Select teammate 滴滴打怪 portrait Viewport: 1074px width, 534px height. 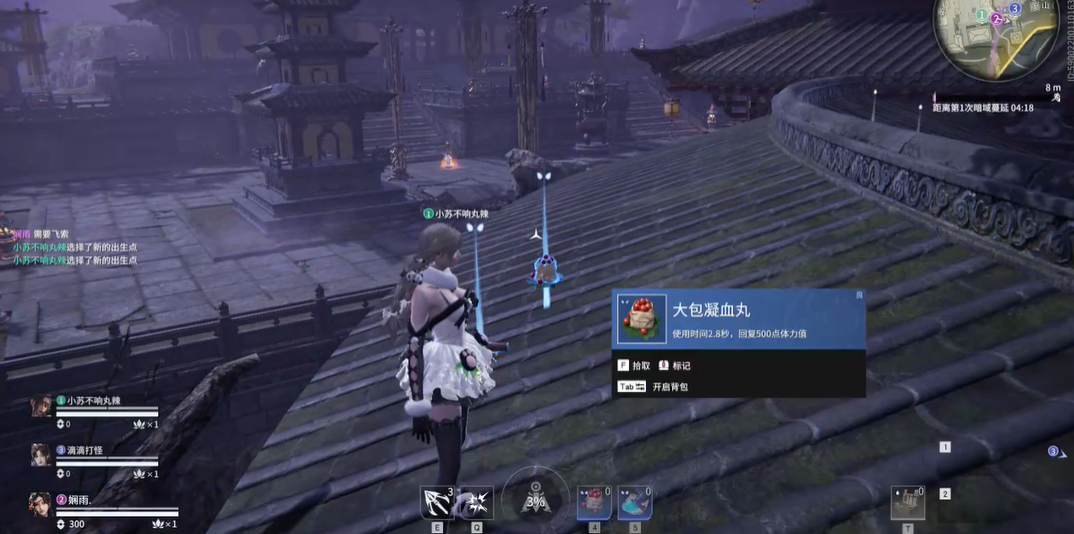[41, 455]
